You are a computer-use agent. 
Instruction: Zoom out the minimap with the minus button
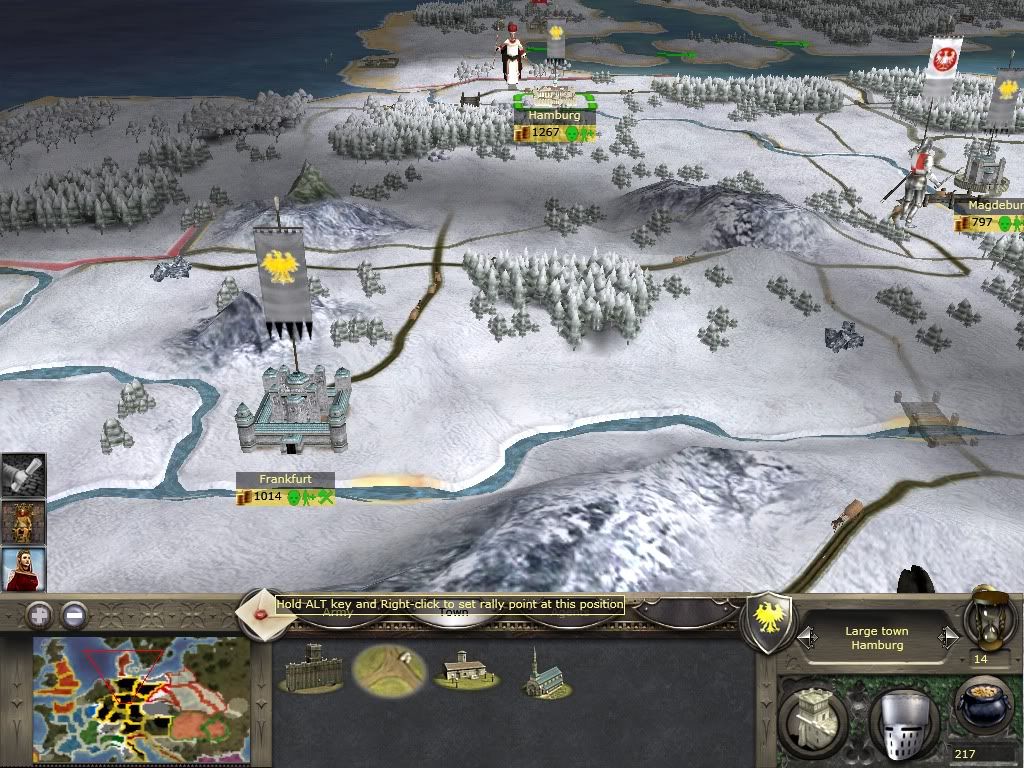point(73,615)
